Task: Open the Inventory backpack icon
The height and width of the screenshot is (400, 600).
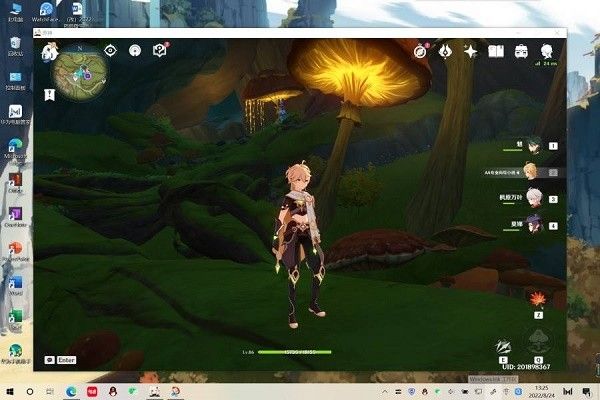Action: pos(521,51)
